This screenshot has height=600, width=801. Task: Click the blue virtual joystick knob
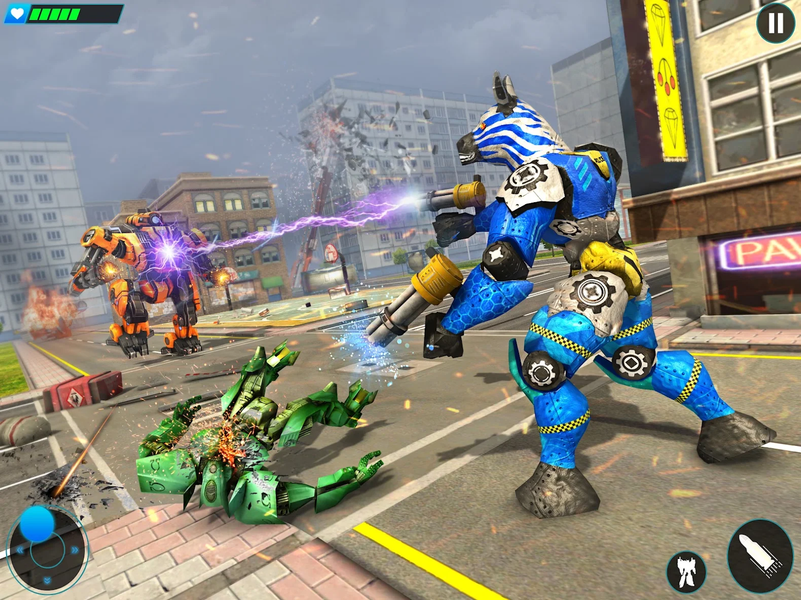[x=37, y=524]
